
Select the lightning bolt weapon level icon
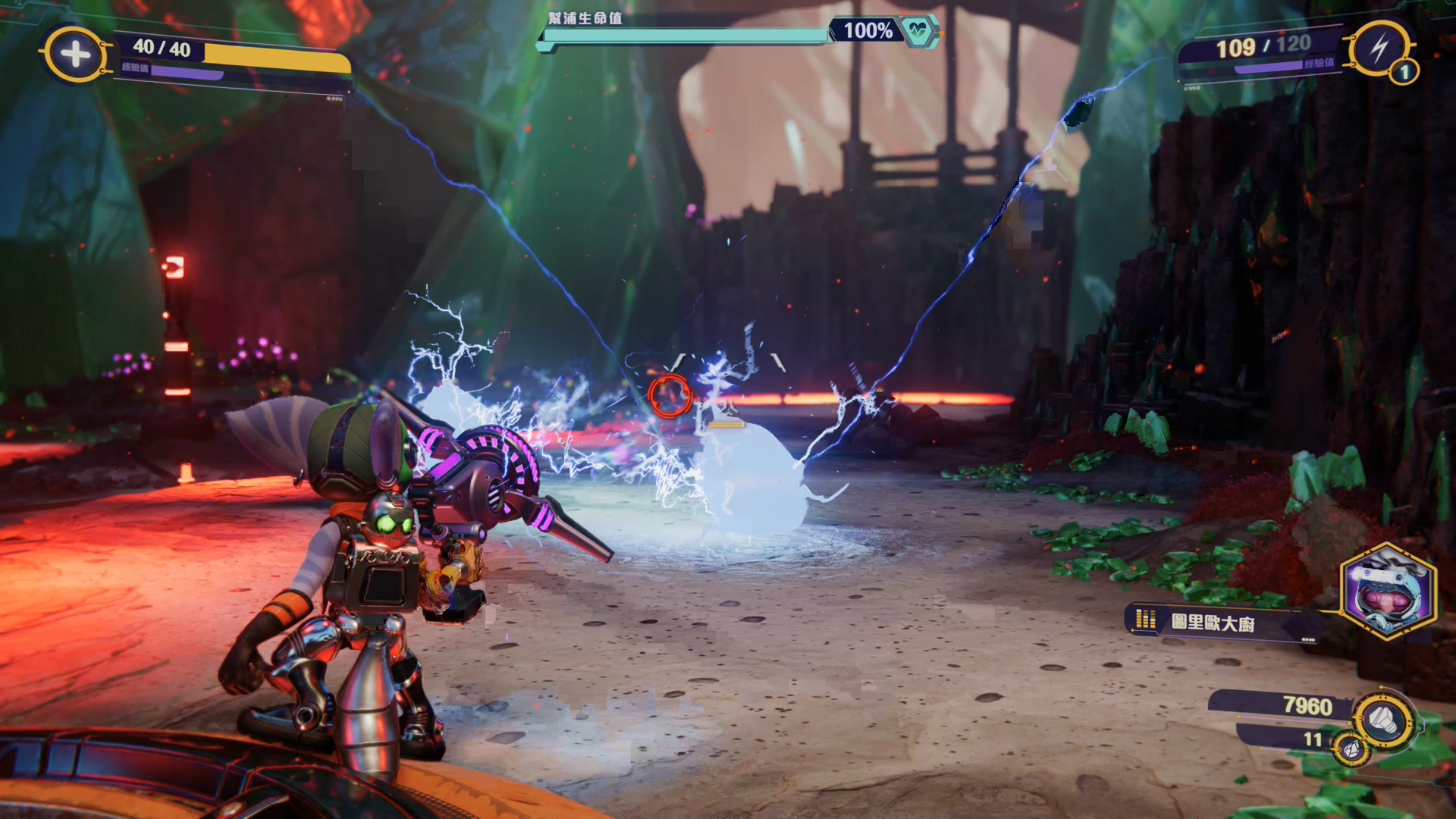tap(1378, 49)
